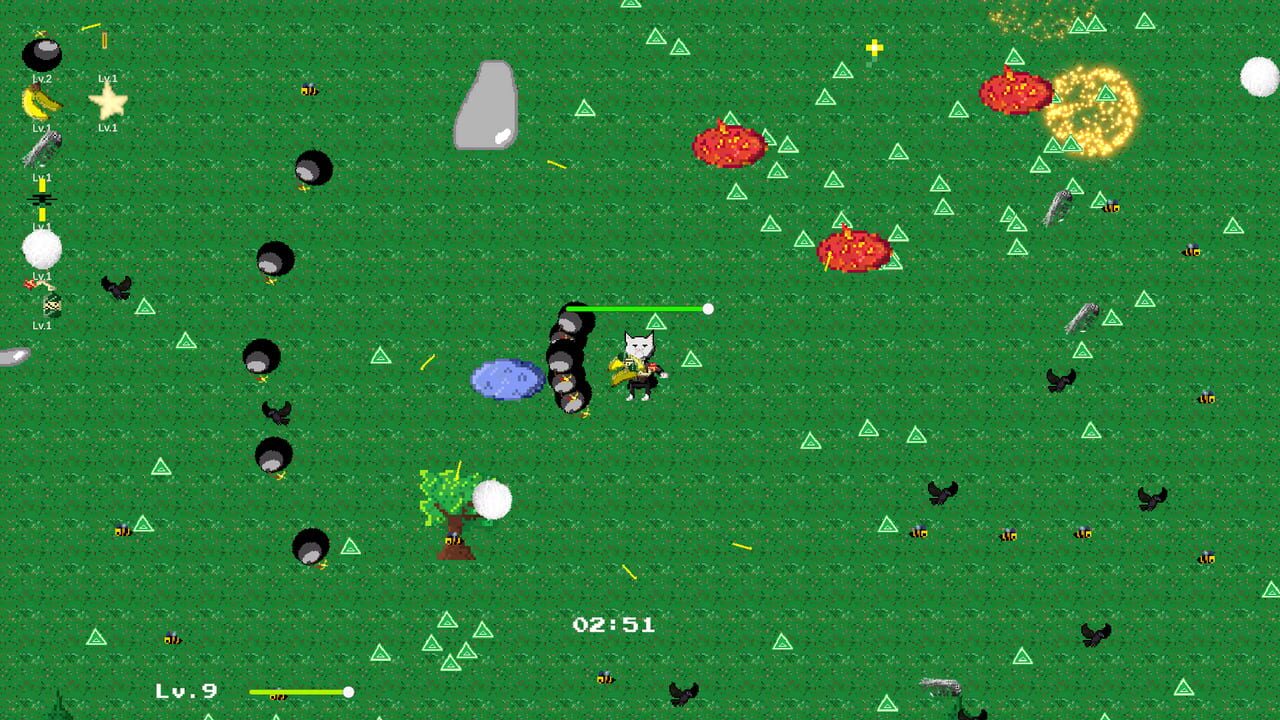Select the Lv.1 star item icon
This screenshot has height=720, width=1280.
tap(108, 101)
